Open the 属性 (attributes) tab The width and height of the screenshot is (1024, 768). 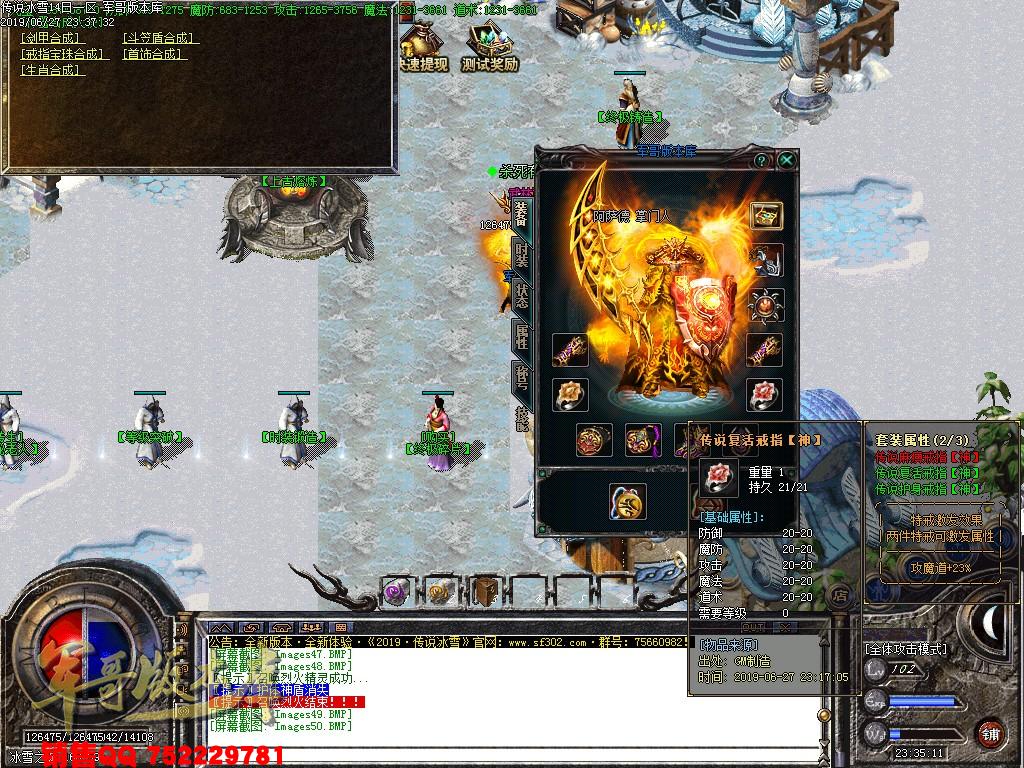pyautogui.click(x=521, y=337)
